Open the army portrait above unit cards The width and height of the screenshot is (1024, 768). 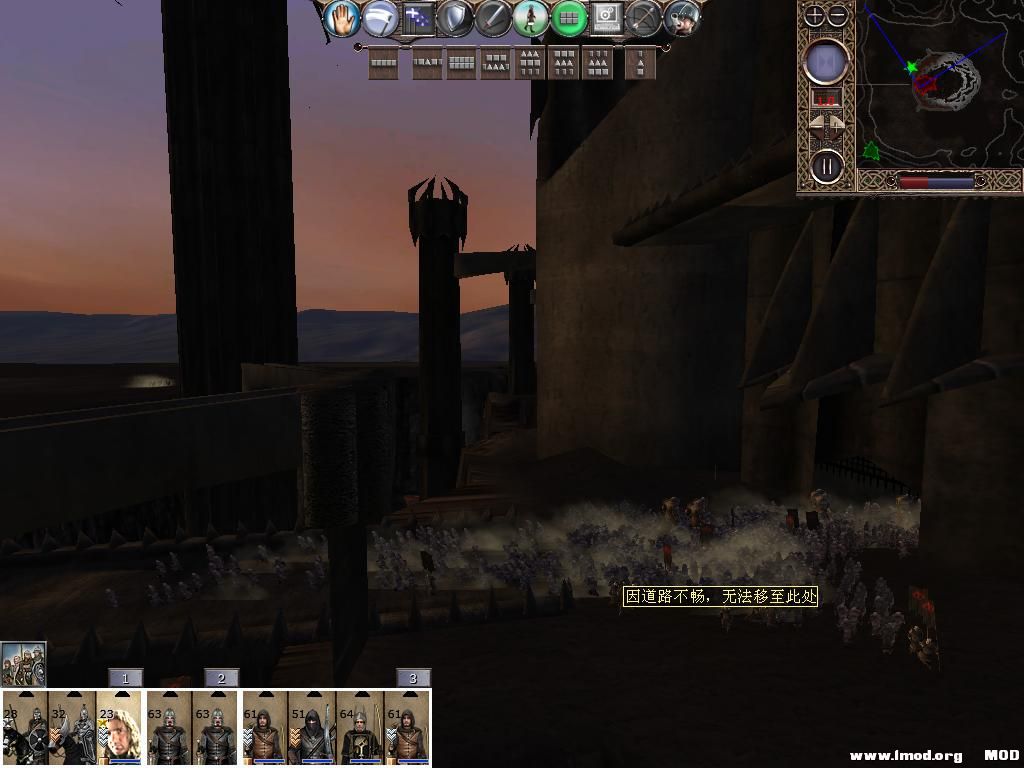pos(23,663)
